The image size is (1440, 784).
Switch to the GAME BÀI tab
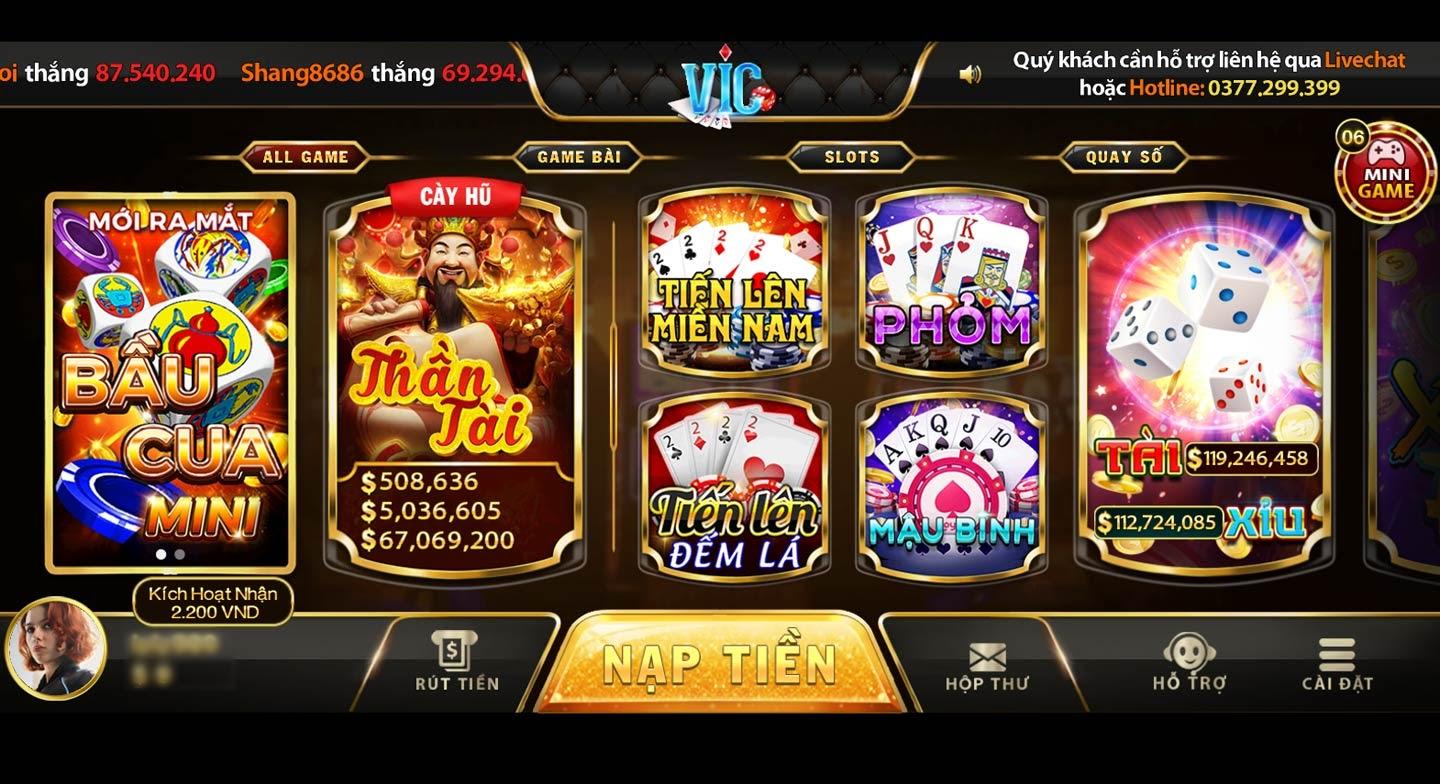(579, 156)
